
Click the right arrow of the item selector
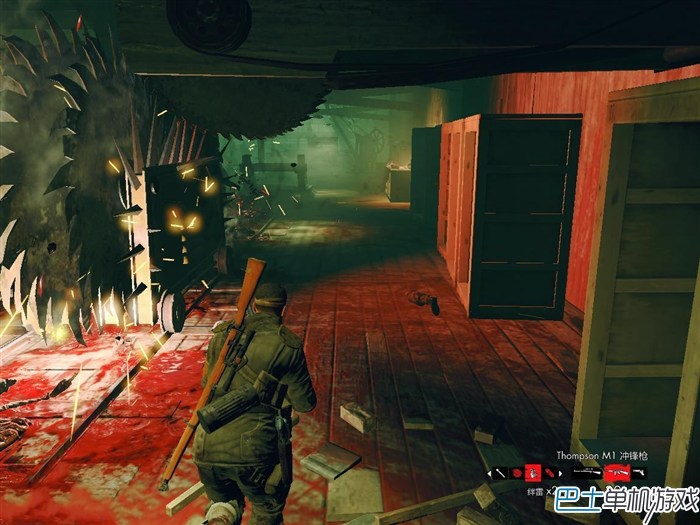560,473
